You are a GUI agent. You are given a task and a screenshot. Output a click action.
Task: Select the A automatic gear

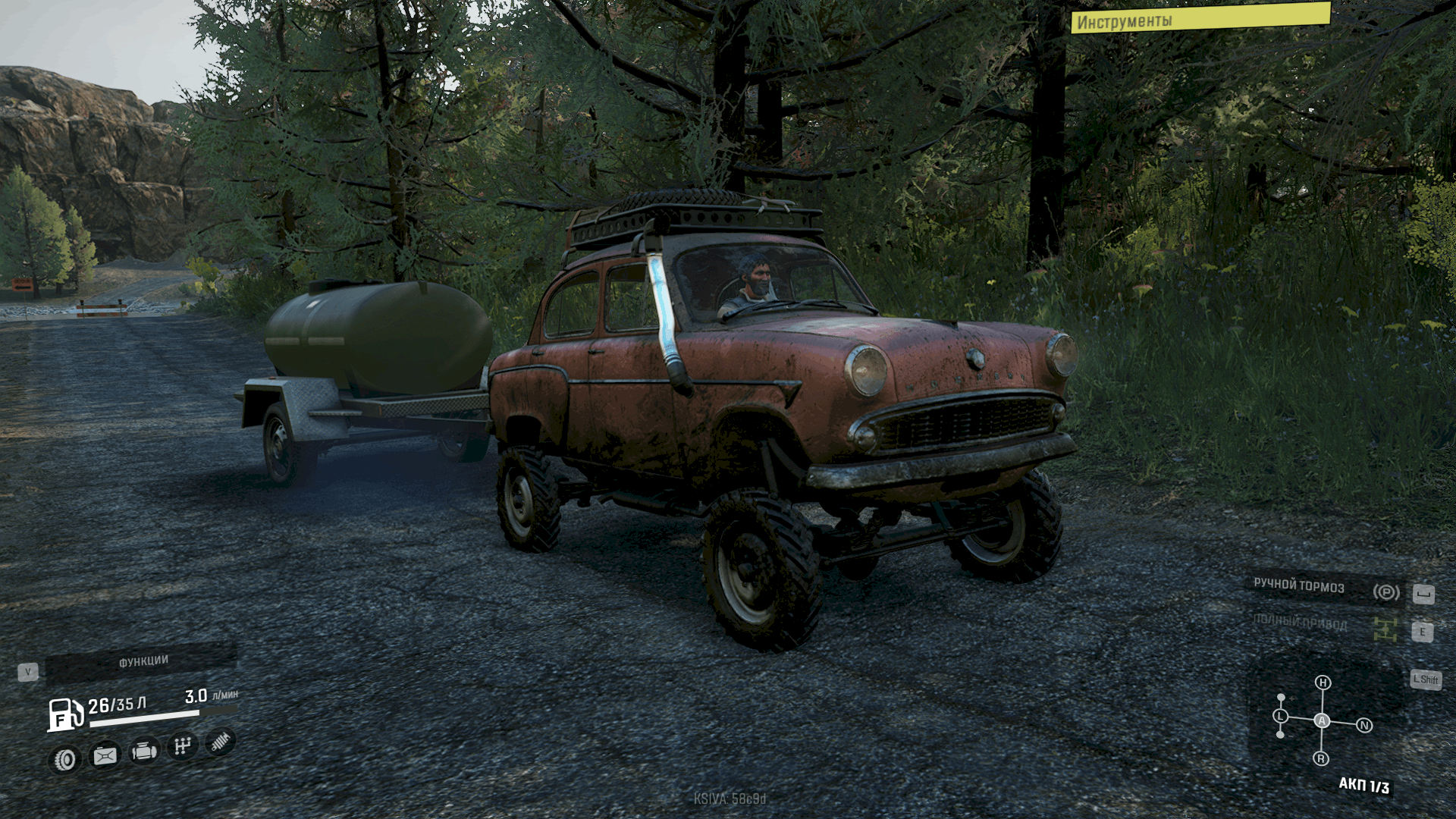coord(1323,720)
